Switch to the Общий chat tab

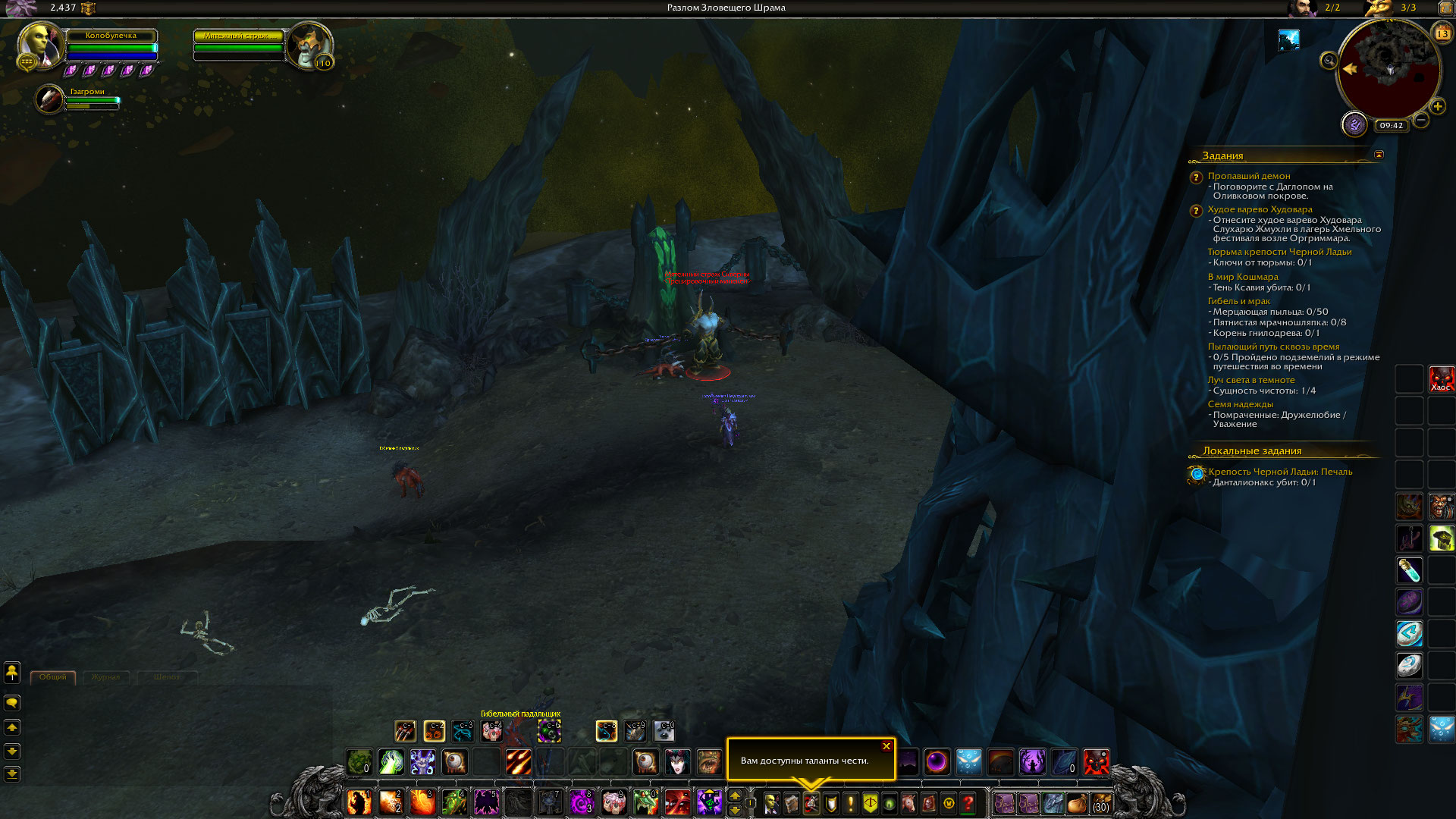point(53,676)
